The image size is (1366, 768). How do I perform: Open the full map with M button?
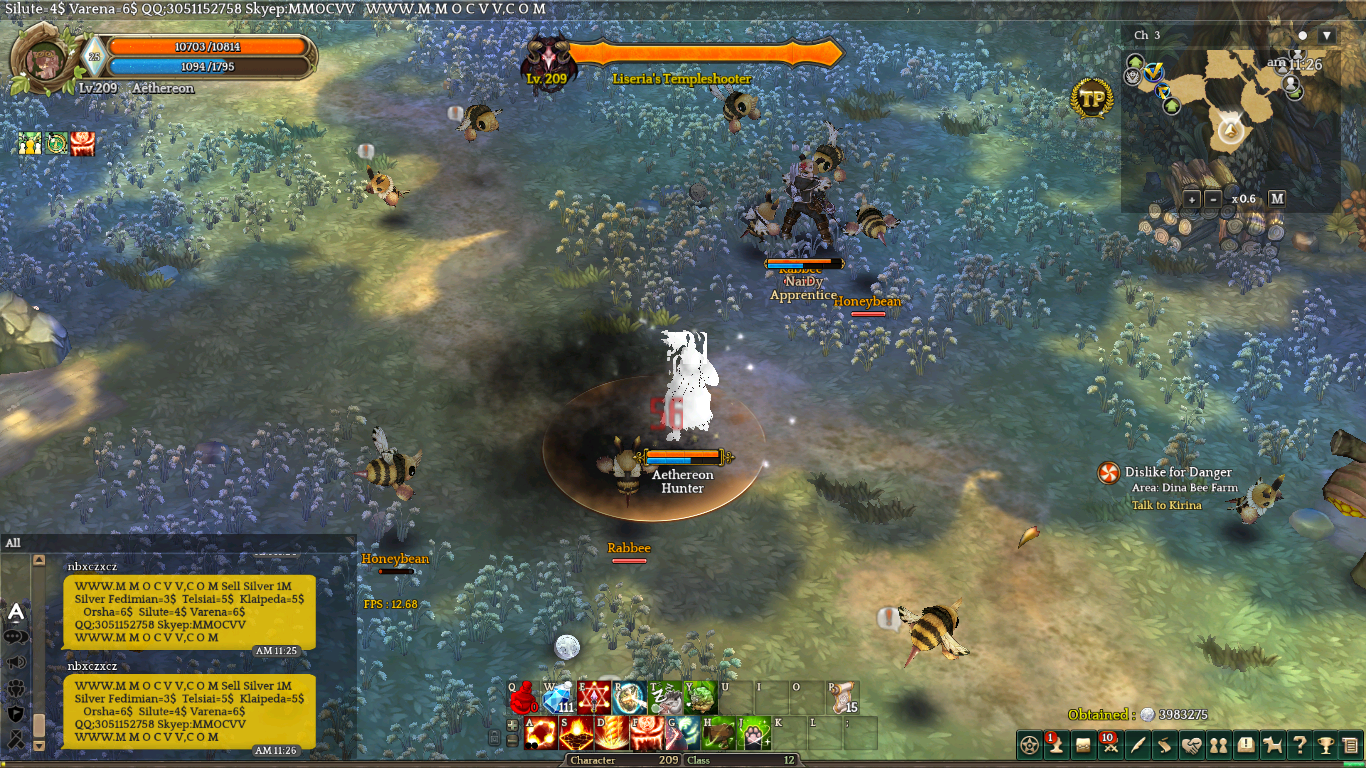click(x=1277, y=198)
